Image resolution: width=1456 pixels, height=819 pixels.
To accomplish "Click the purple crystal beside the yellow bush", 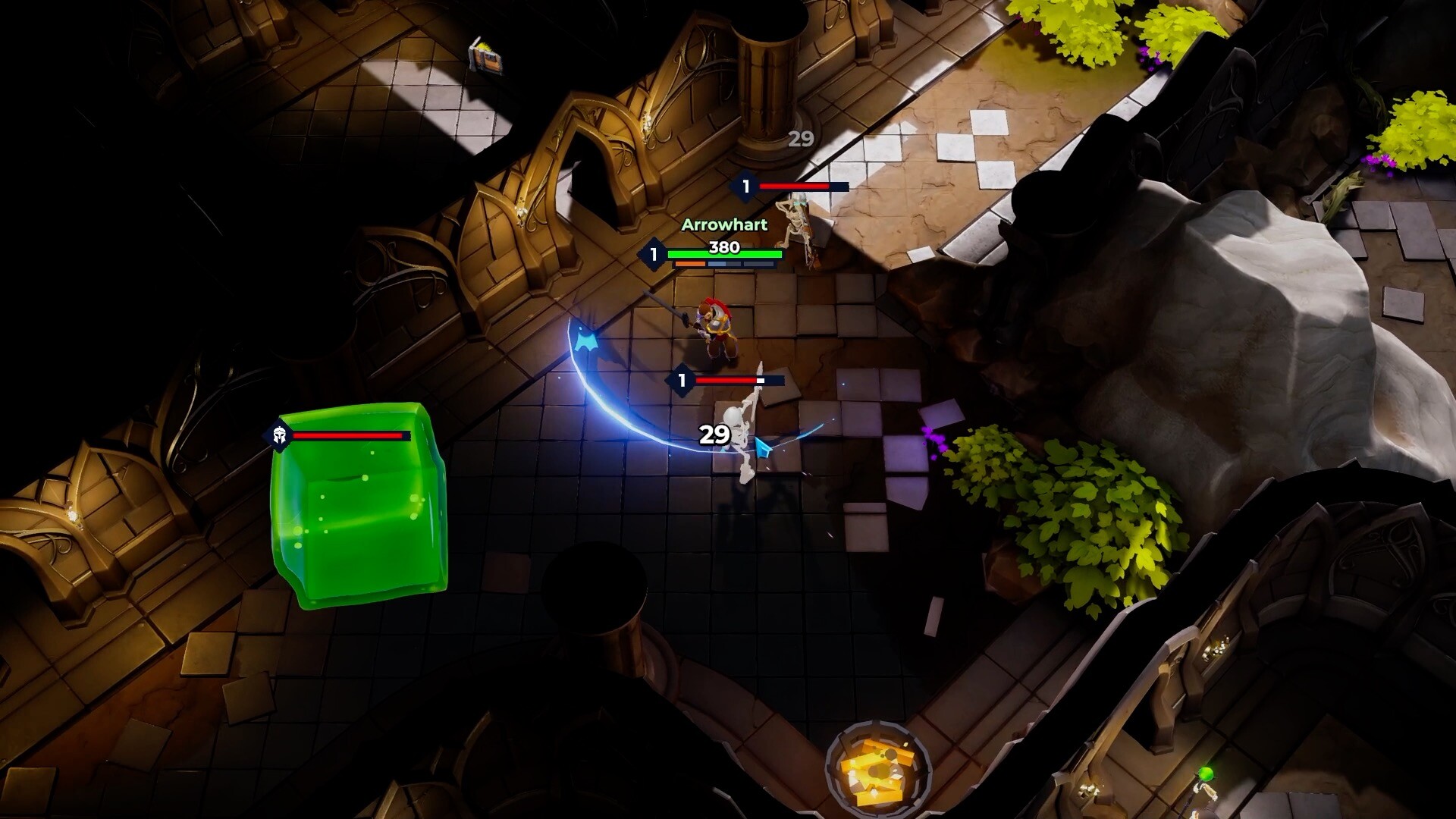I will (x=933, y=440).
